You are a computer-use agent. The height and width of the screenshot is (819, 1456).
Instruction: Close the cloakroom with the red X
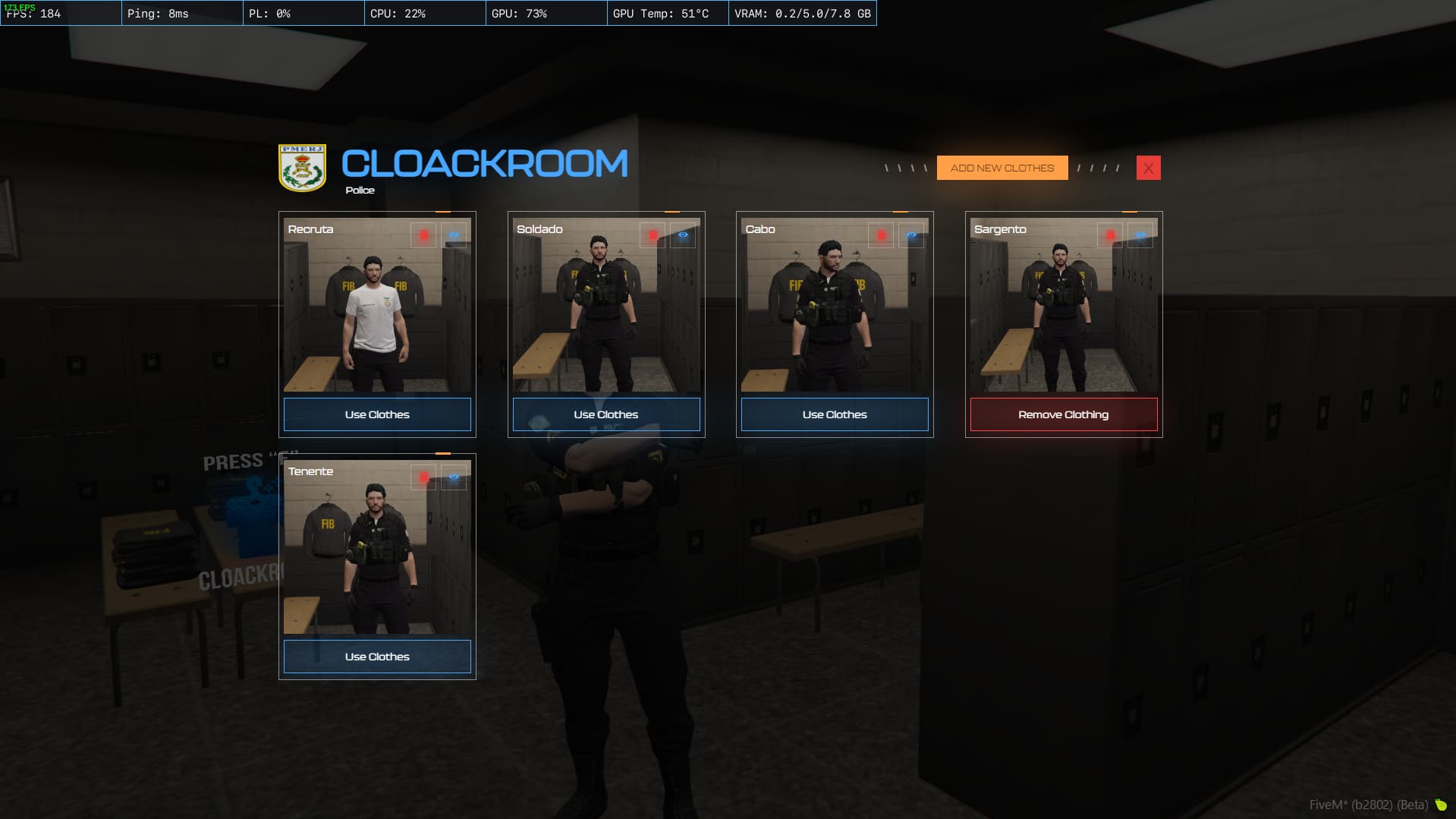(1148, 168)
